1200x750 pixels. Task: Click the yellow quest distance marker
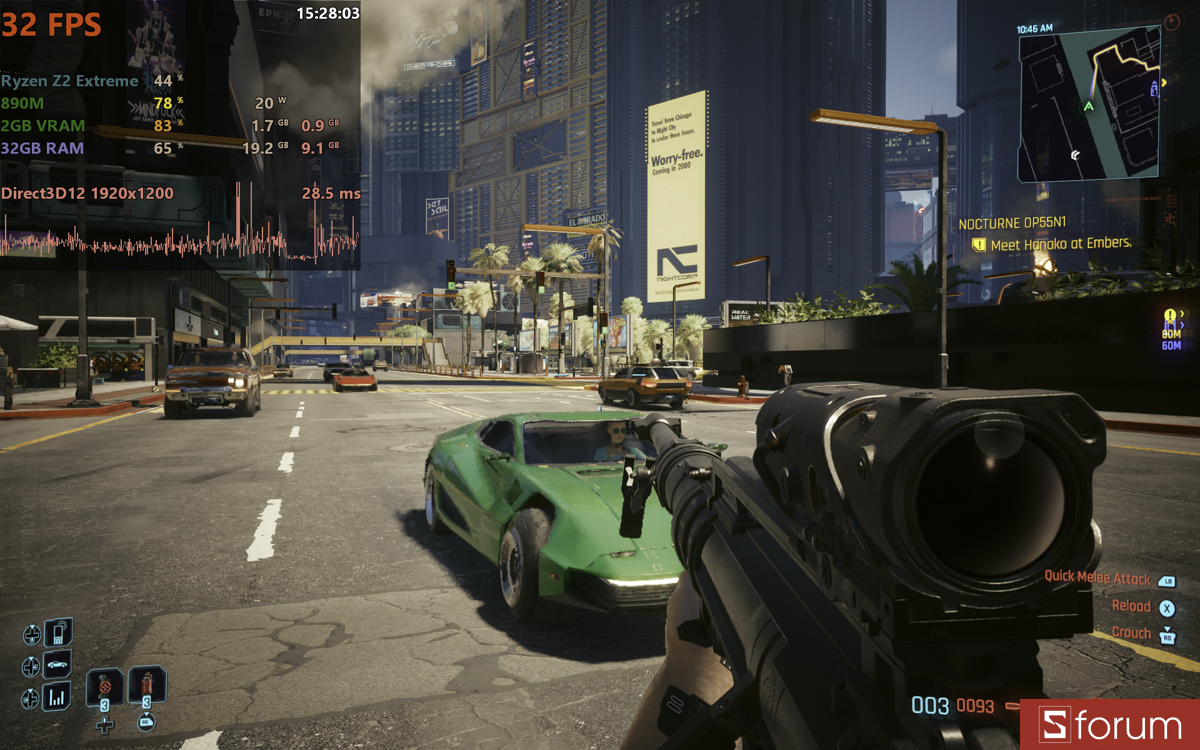pos(1172,333)
